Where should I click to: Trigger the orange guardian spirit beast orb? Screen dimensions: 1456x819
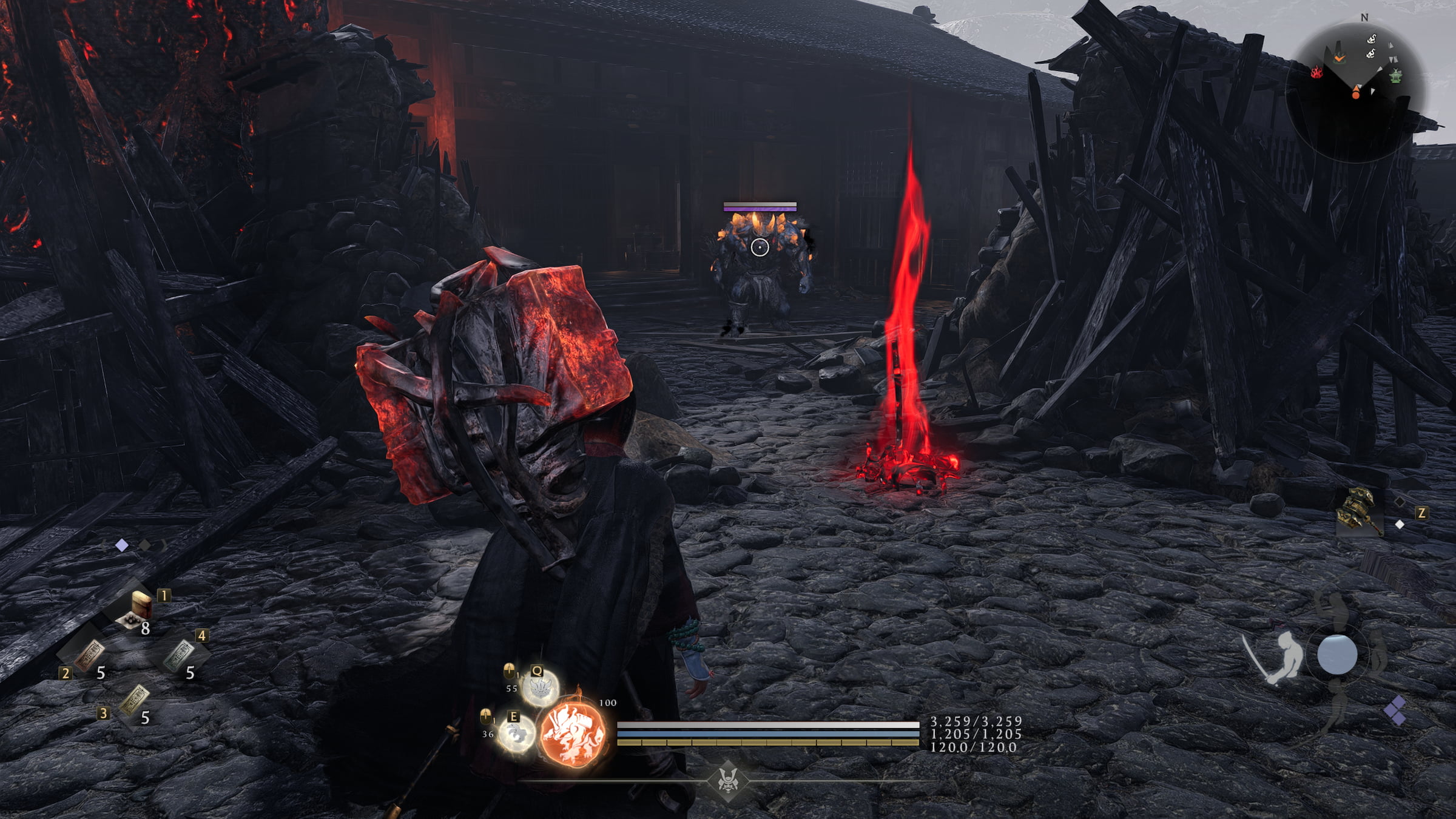572,733
